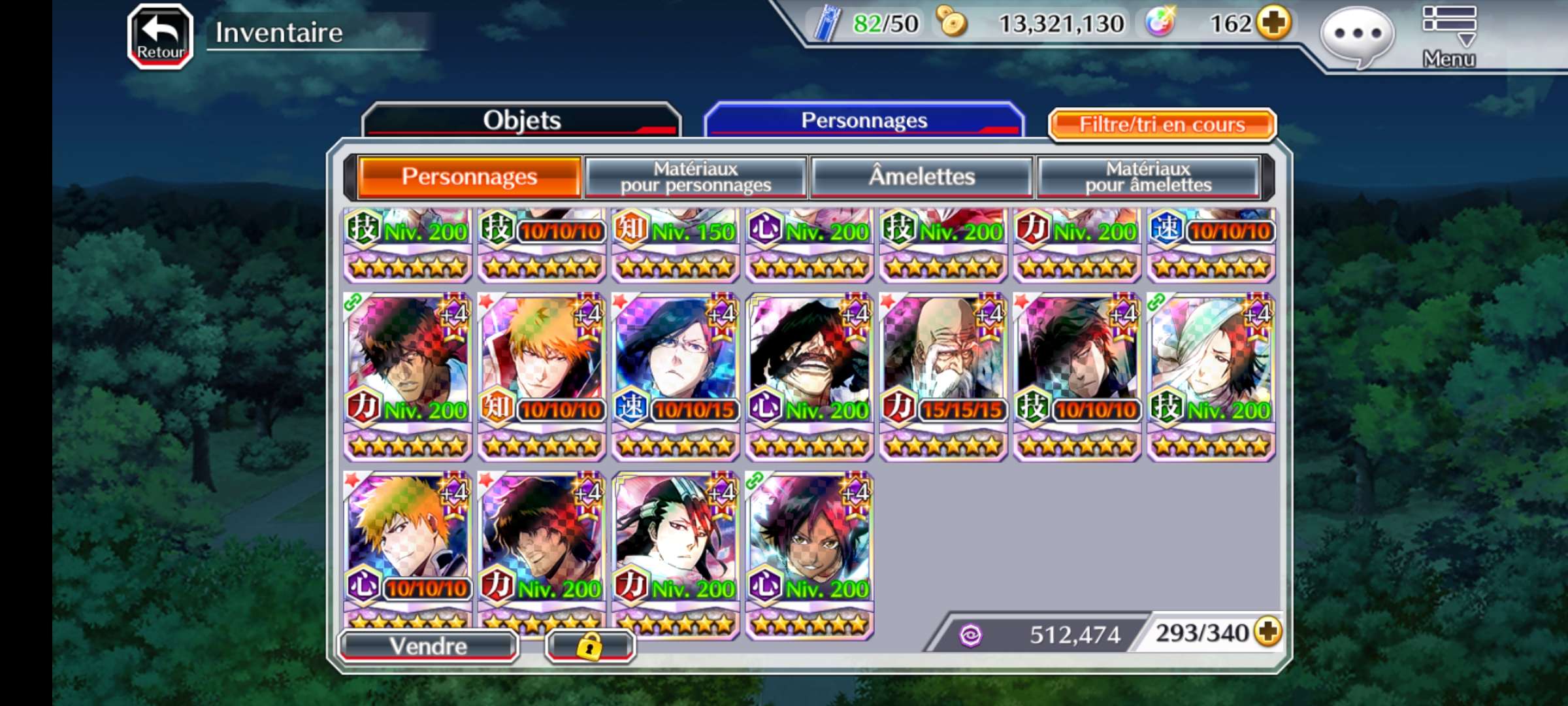Open the chat speech bubble
This screenshot has height=706, width=1568.
(1358, 36)
